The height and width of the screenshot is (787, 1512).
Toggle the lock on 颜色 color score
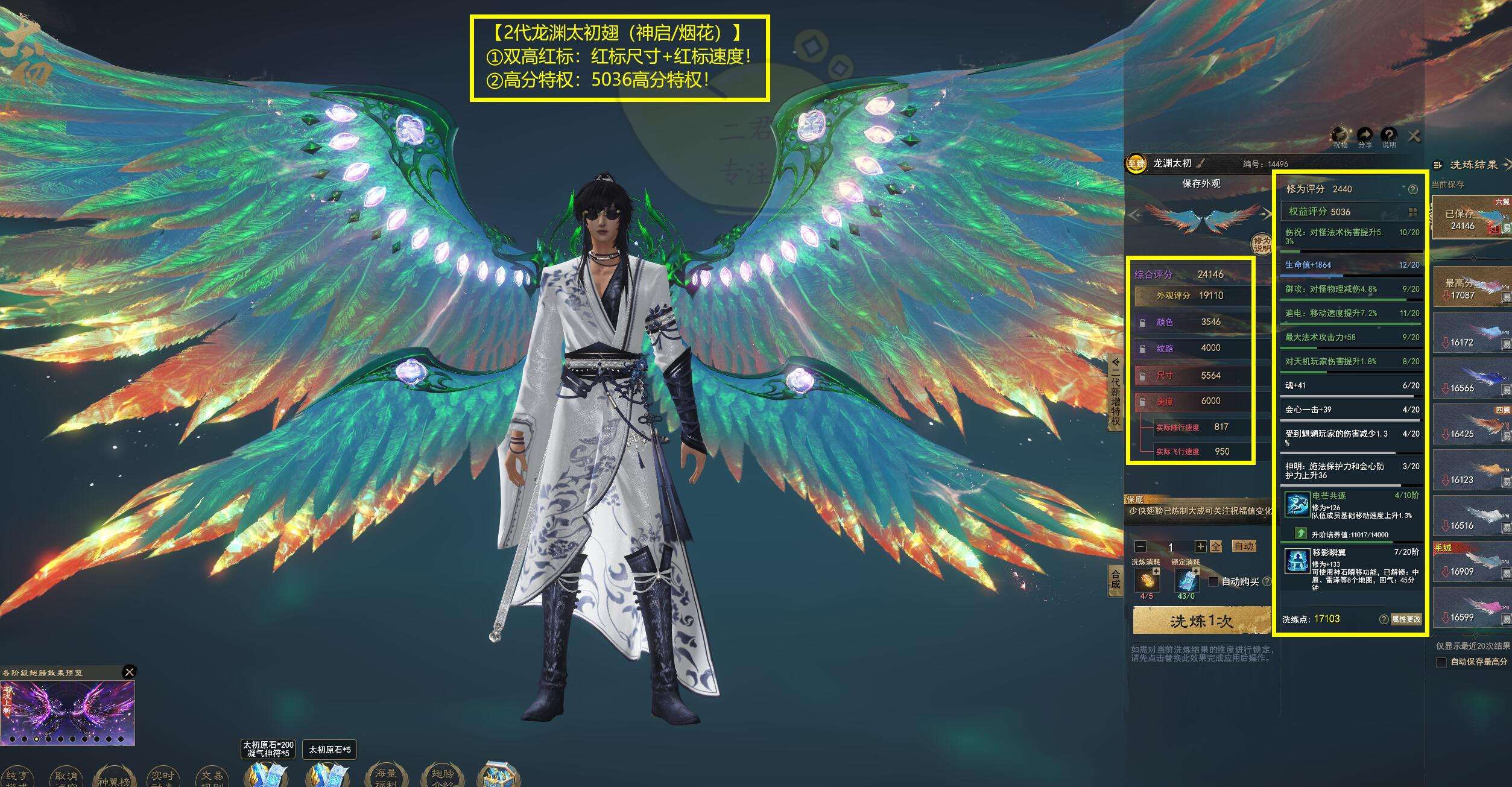pyautogui.click(x=1142, y=323)
